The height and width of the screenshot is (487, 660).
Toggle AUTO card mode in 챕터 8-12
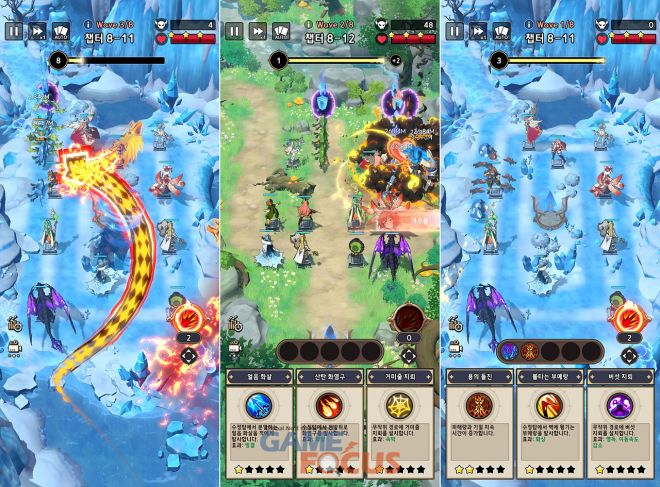pyautogui.click(x=281, y=31)
